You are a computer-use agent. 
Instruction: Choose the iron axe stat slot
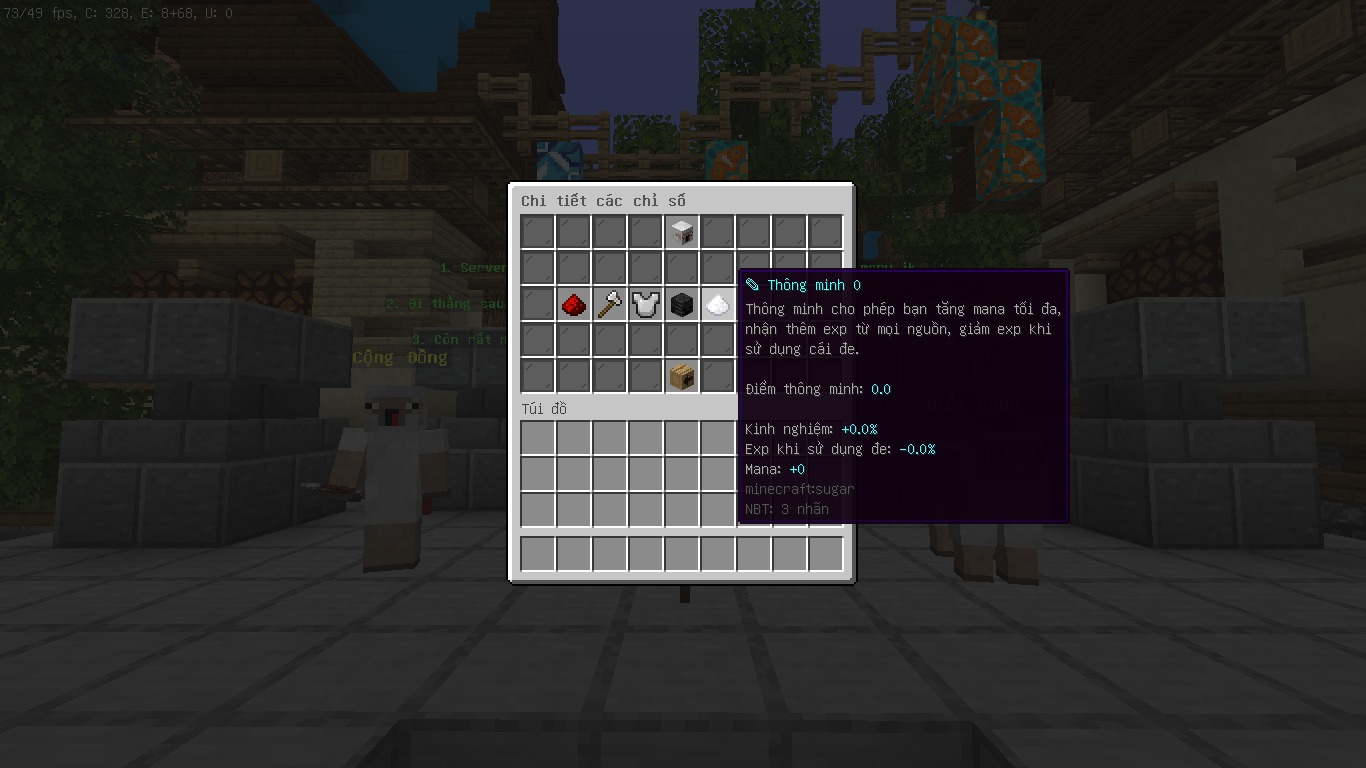(x=609, y=304)
